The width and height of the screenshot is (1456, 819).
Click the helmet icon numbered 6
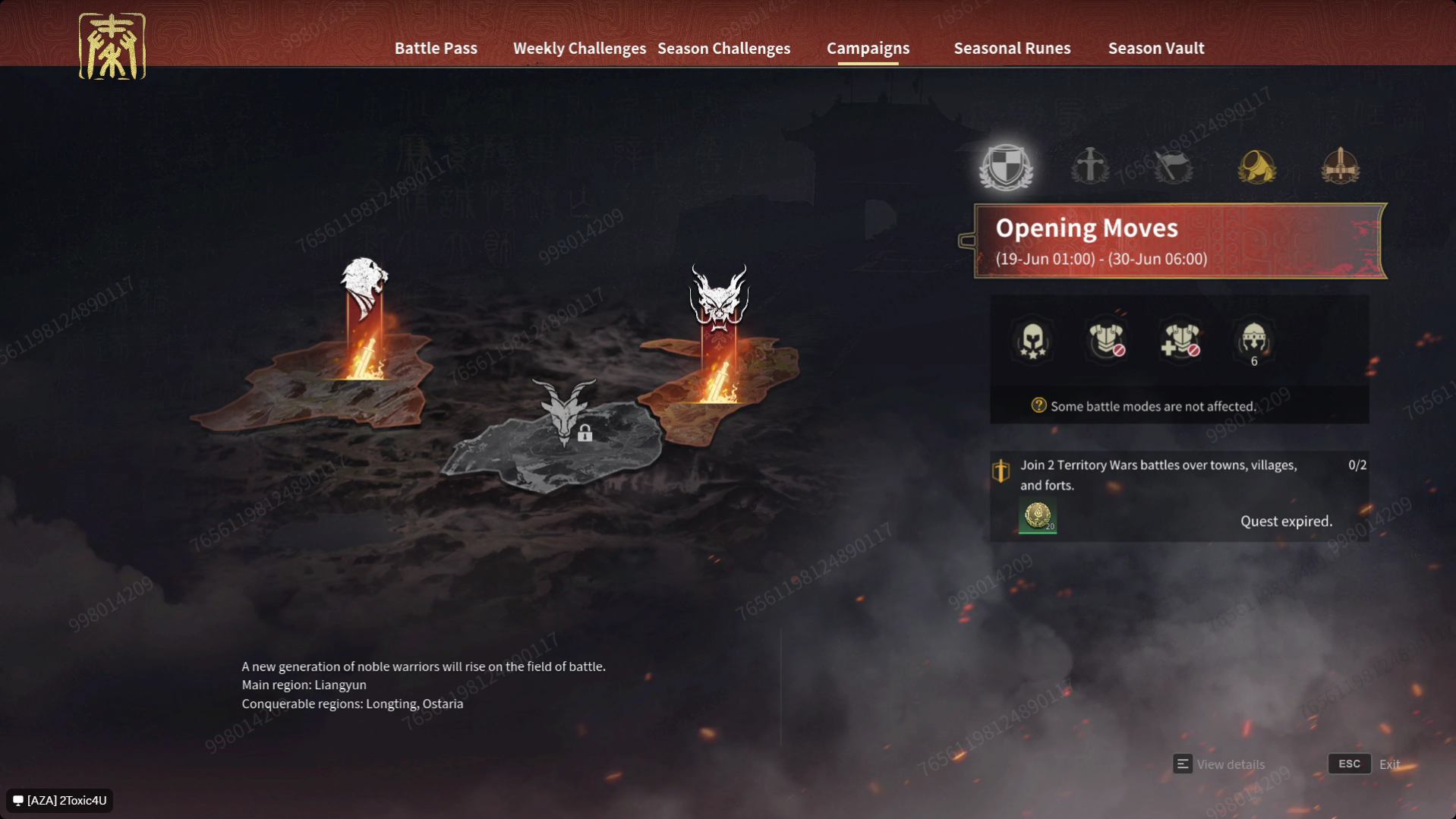pyautogui.click(x=1253, y=341)
